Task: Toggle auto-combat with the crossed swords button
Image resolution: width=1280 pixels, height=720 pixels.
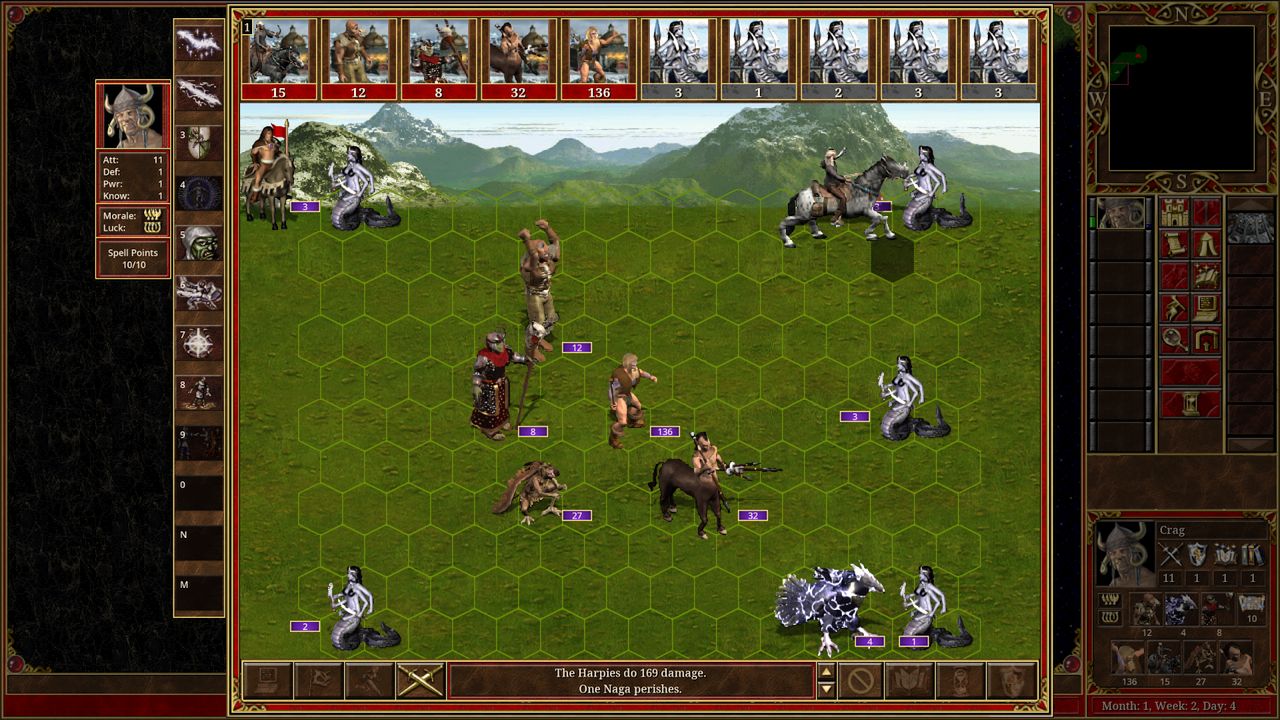Action: [420, 681]
